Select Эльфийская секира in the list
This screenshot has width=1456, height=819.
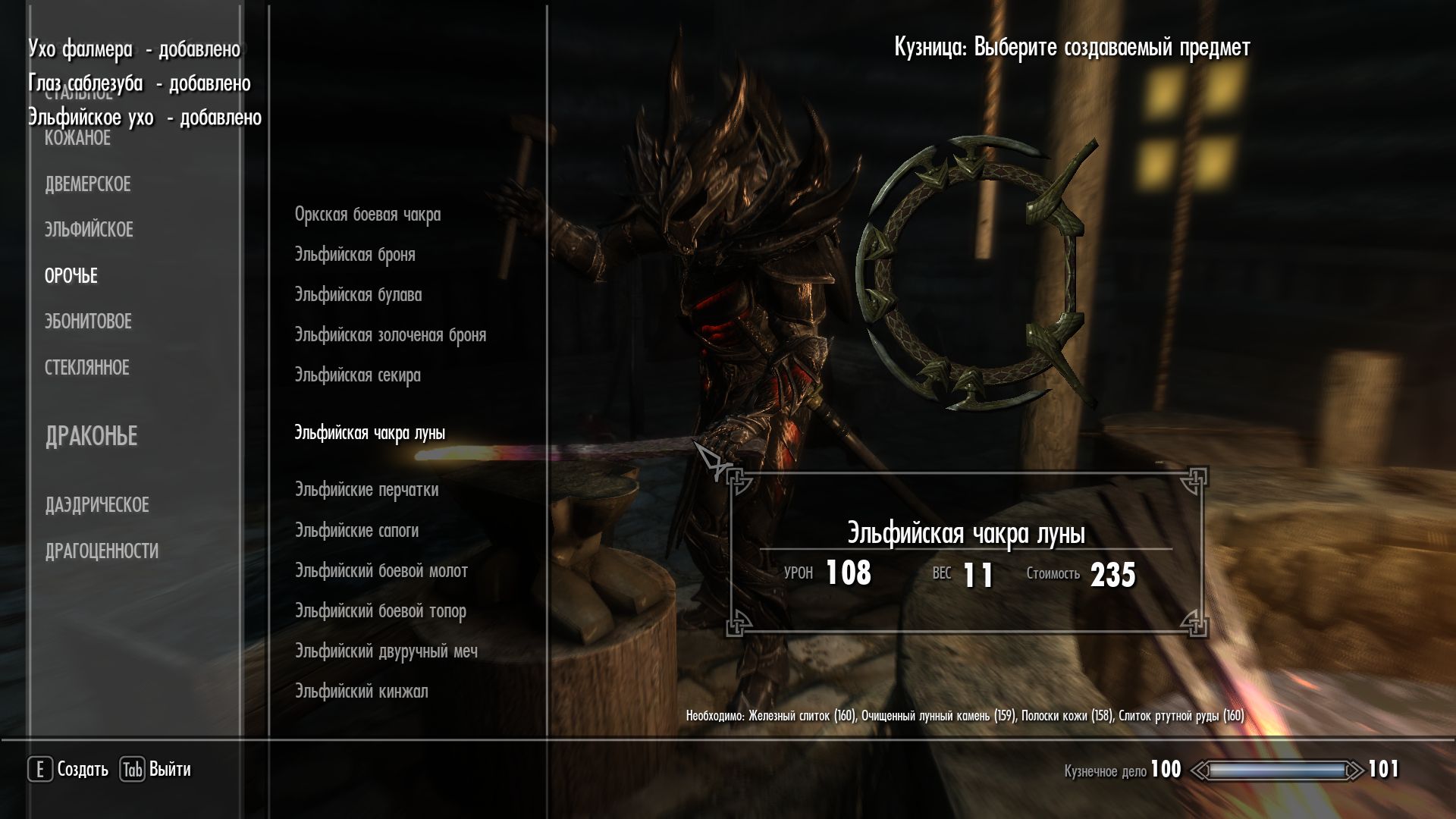click(x=357, y=375)
